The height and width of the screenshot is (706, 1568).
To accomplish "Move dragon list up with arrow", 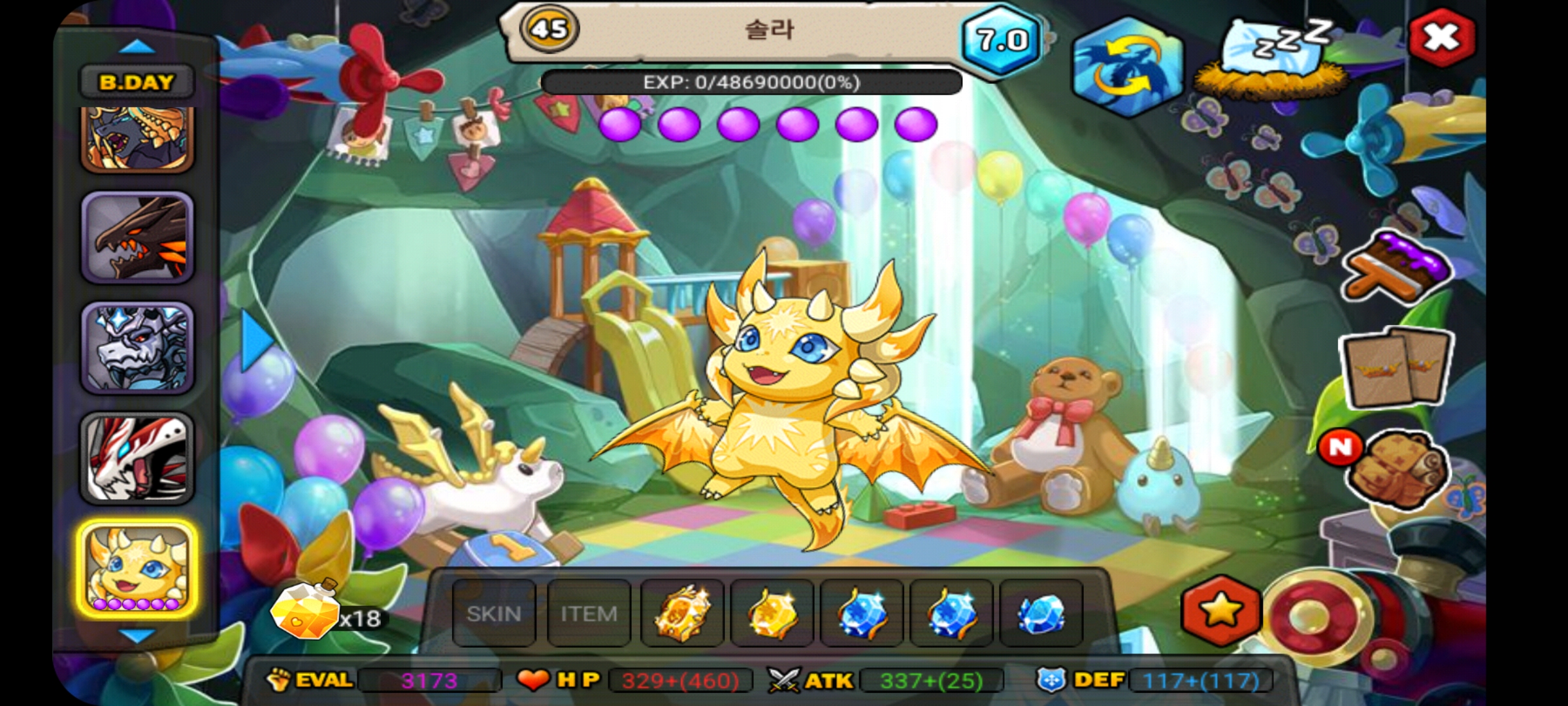I will pyautogui.click(x=137, y=47).
